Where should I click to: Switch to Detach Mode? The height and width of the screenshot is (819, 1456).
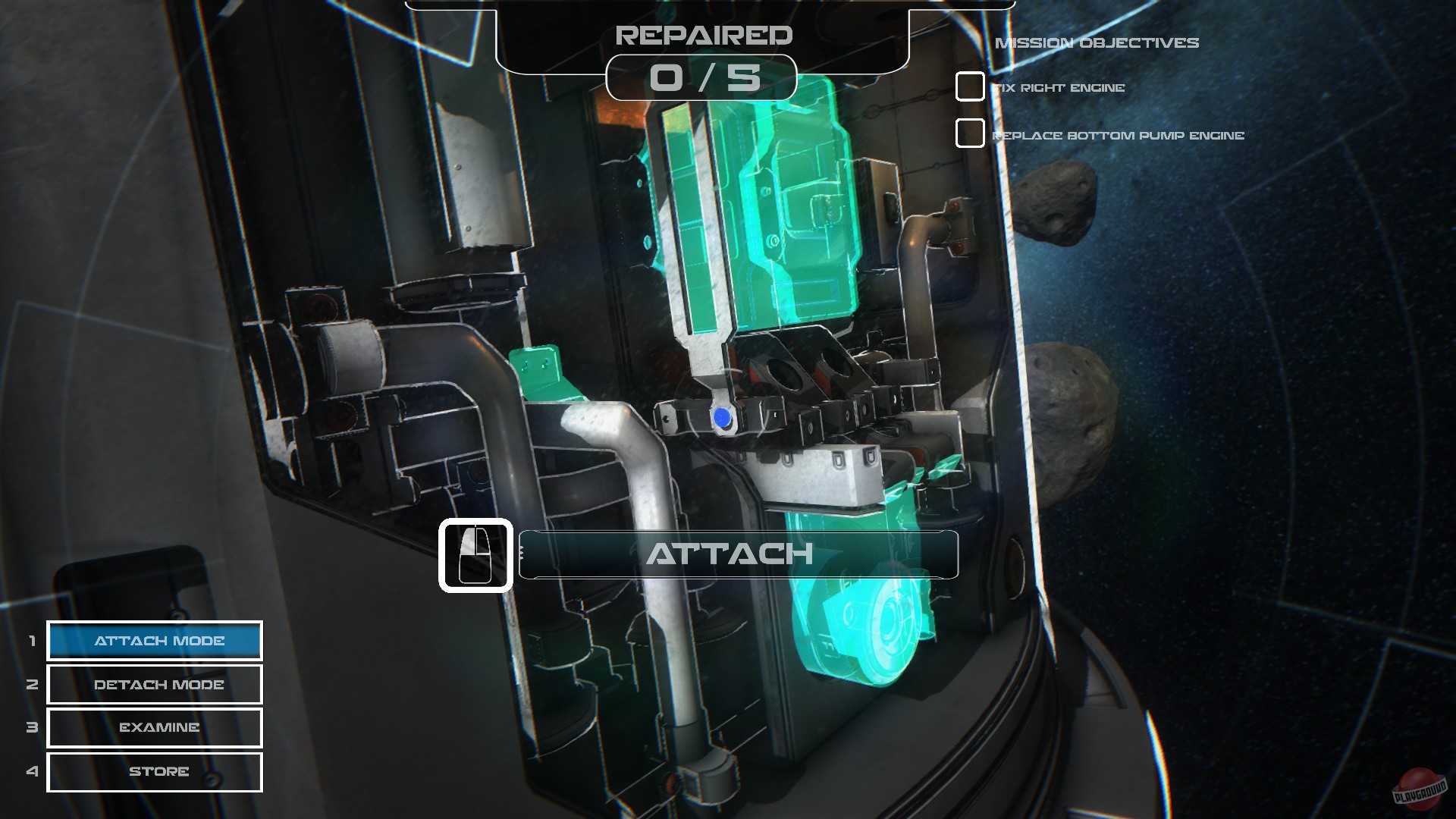pyautogui.click(x=154, y=685)
